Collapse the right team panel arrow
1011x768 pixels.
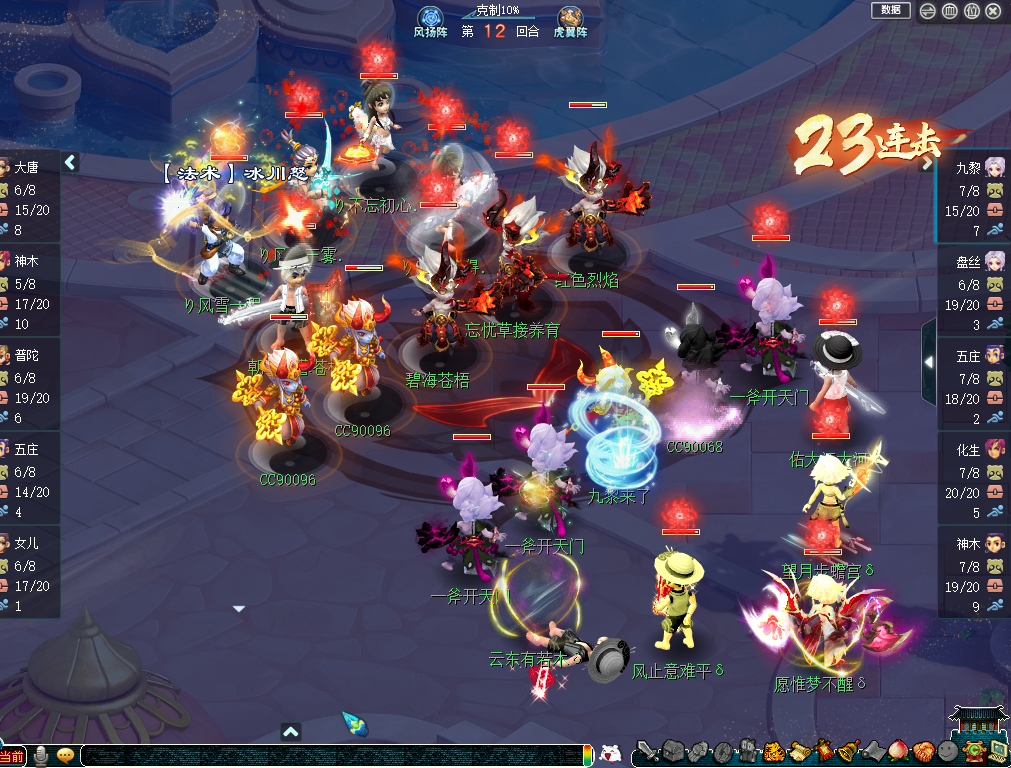click(x=929, y=361)
